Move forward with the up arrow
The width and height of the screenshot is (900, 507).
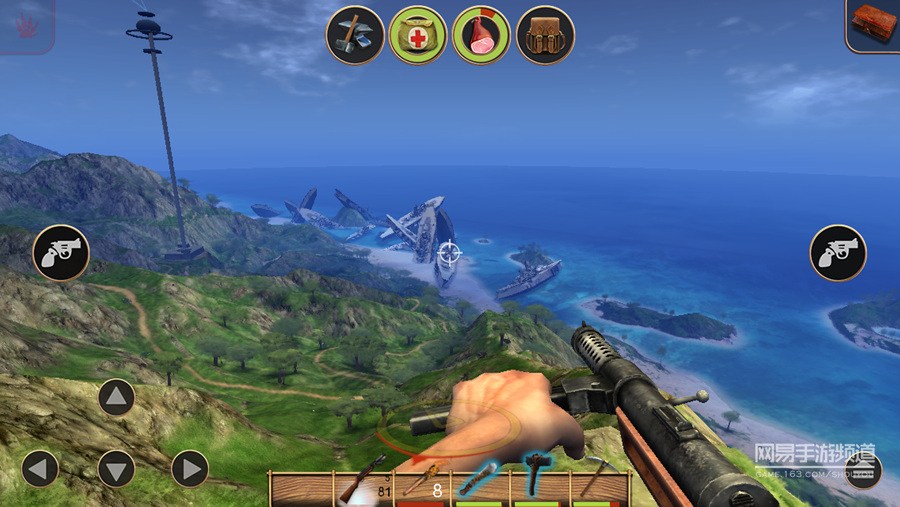click(116, 398)
